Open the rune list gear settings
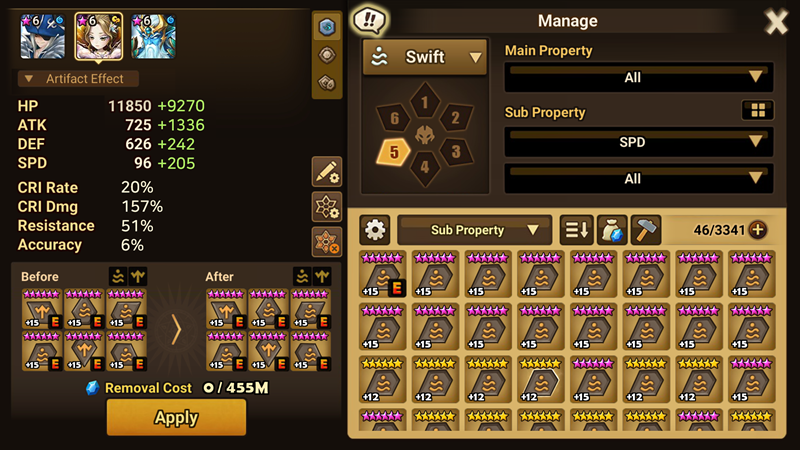The width and height of the screenshot is (800, 450). [x=375, y=230]
